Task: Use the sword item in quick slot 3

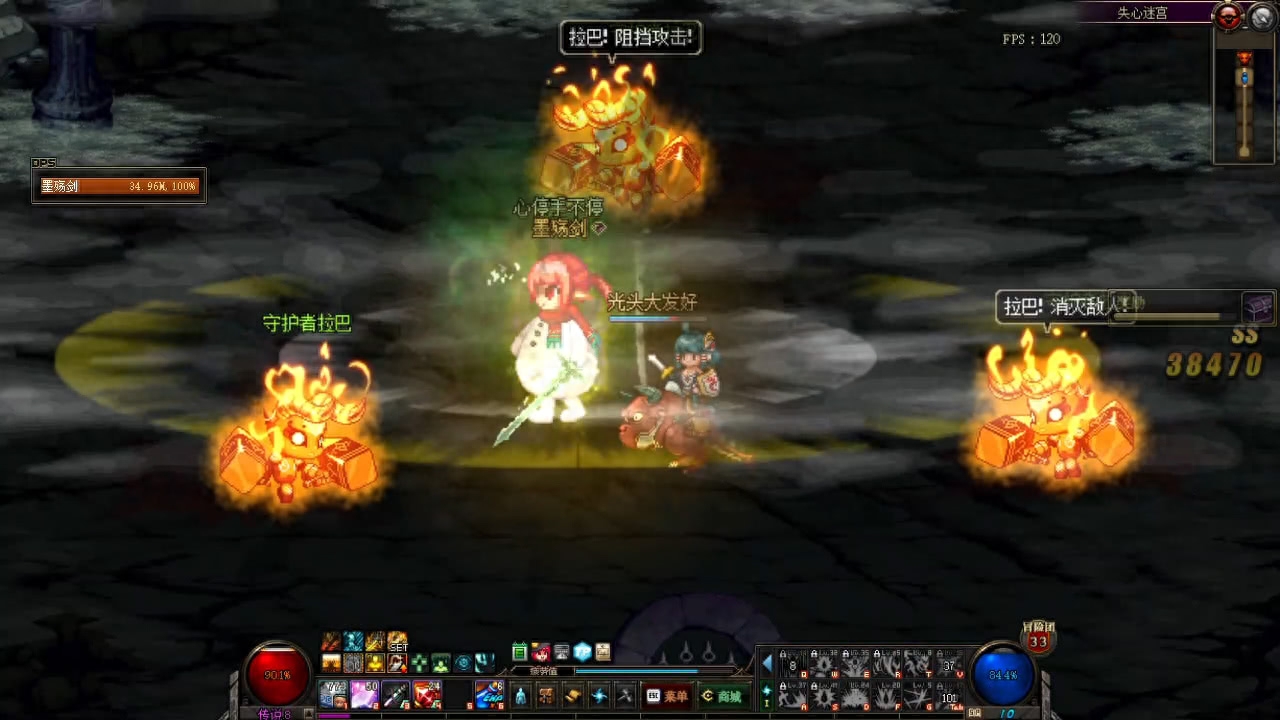Action: tap(396, 694)
